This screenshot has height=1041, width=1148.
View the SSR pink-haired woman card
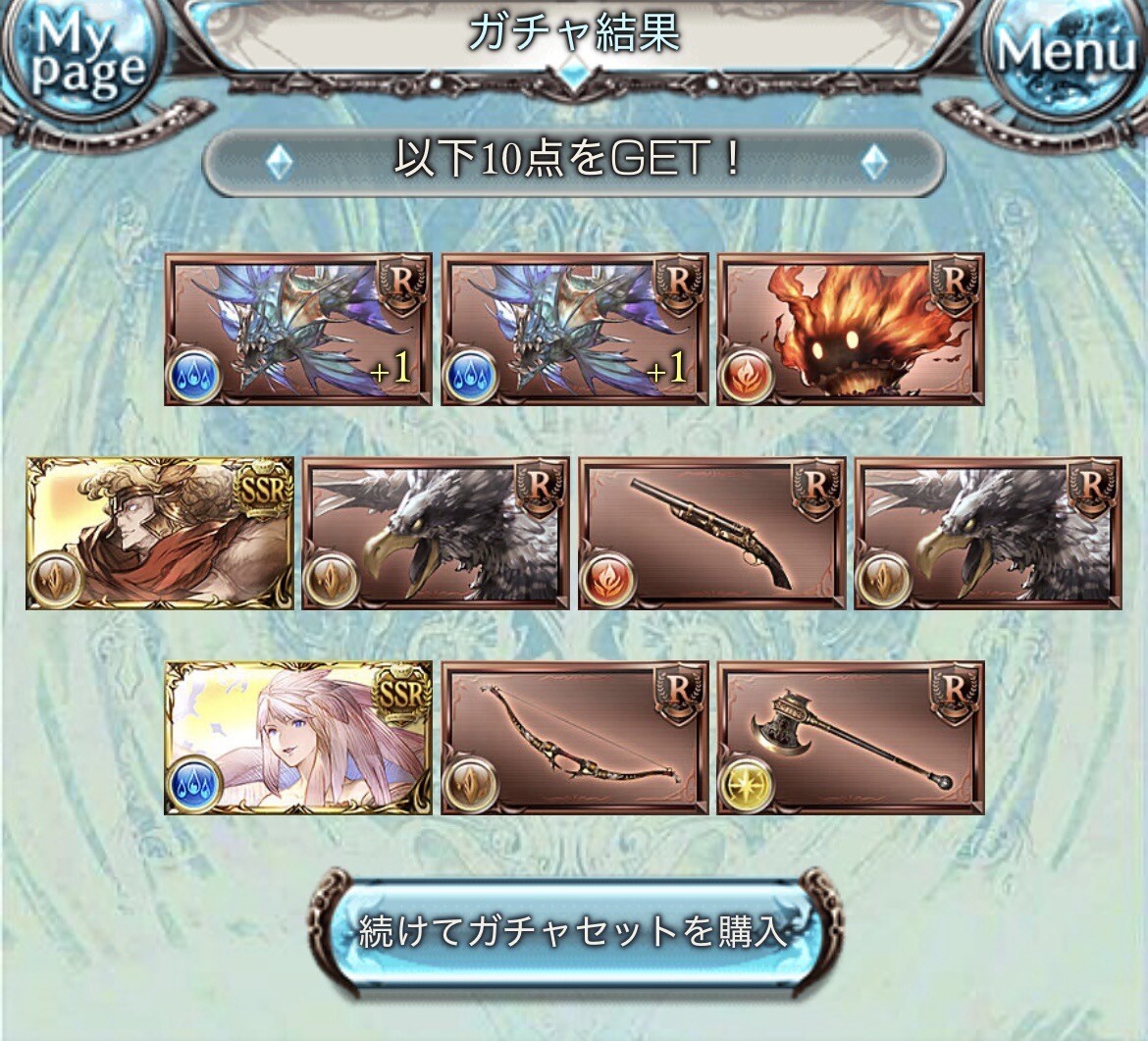(298, 737)
